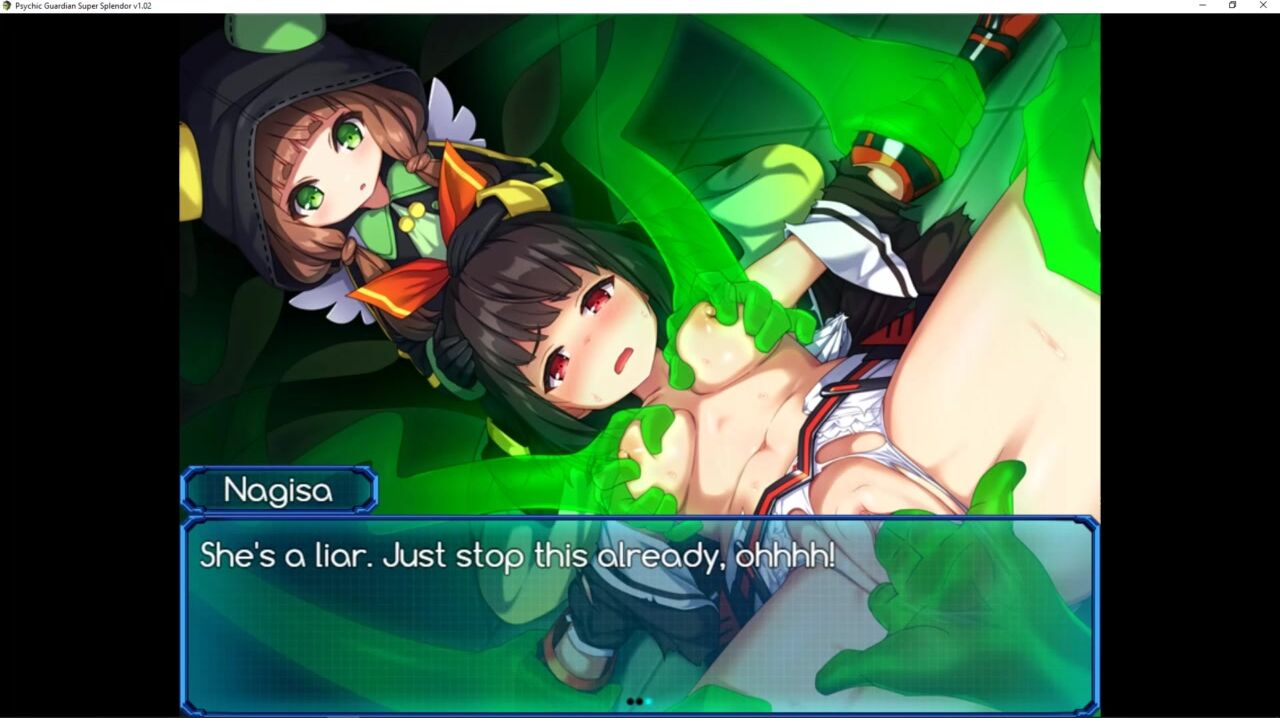Advance the dialogue by clicking the text box
Image resolution: width=1280 pixels, height=718 pixels.
pos(640,612)
